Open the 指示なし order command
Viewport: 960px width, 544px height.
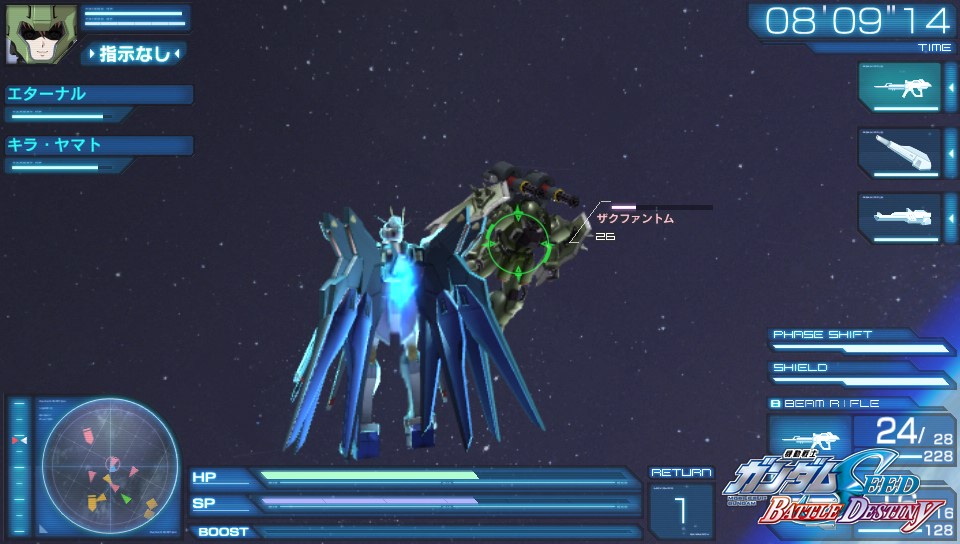[x=134, y=53]
